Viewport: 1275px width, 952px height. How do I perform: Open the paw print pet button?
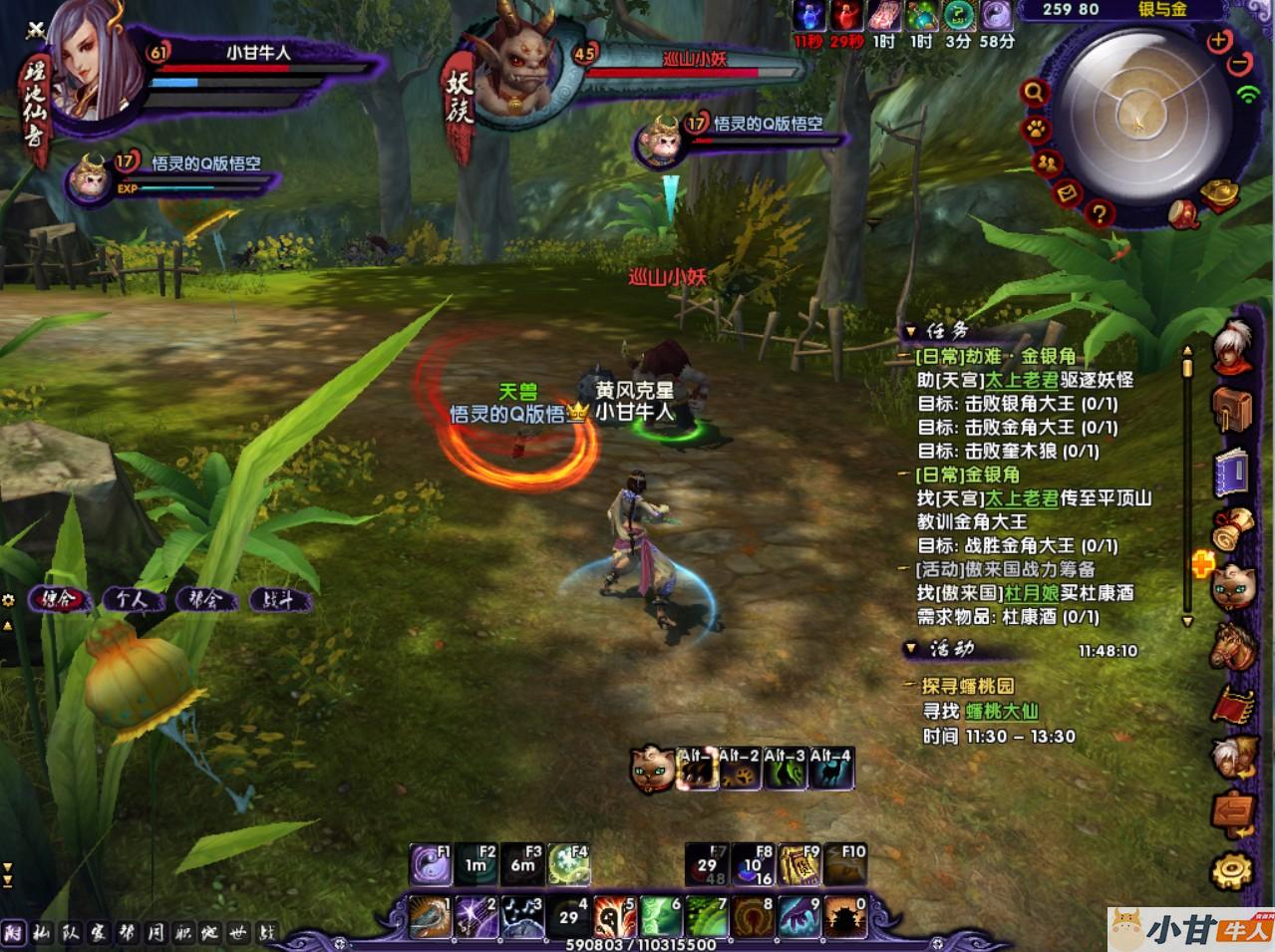pos(1035,130)
